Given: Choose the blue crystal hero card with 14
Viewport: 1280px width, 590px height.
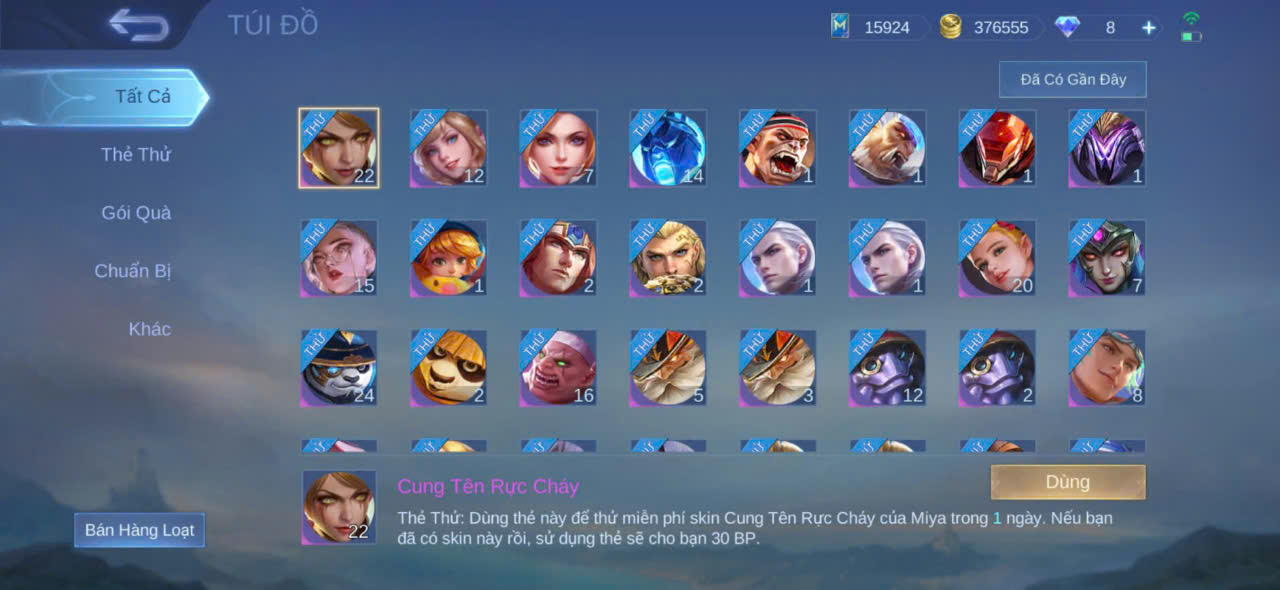Looking at the screenshot, I should coord(668,148).
